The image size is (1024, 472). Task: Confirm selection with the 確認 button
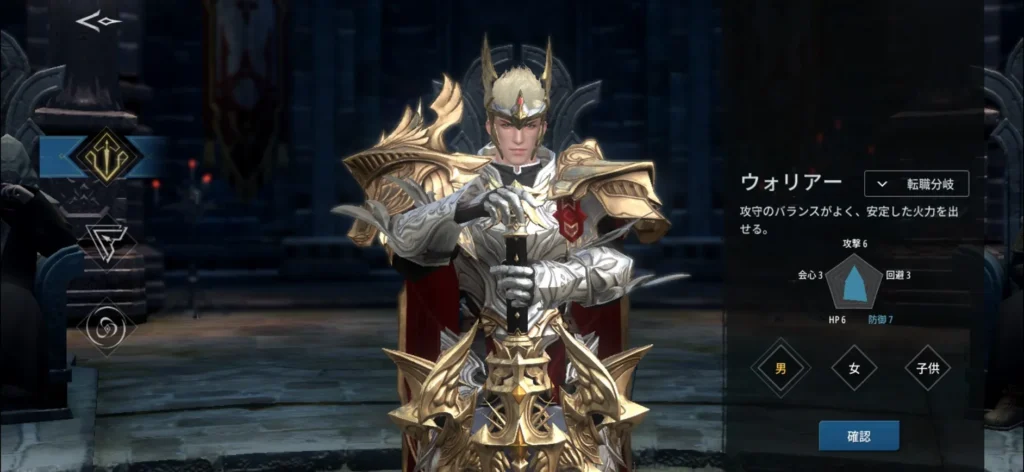click(x=858, y=435)
